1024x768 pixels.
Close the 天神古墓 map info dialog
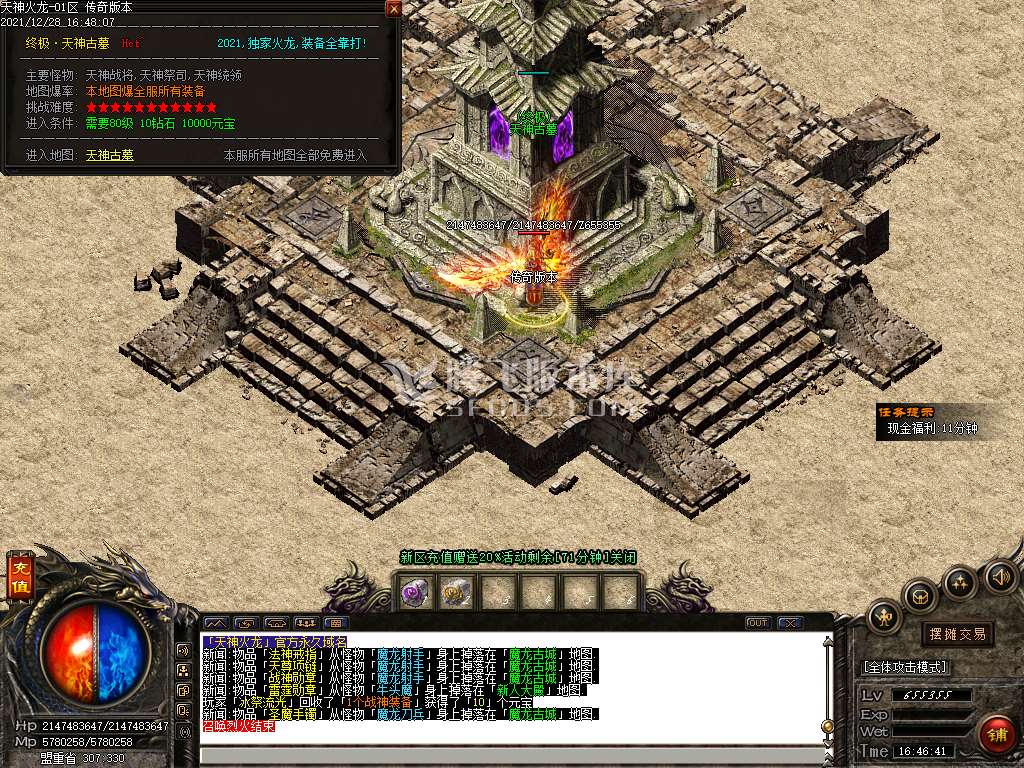pos(394,9)
